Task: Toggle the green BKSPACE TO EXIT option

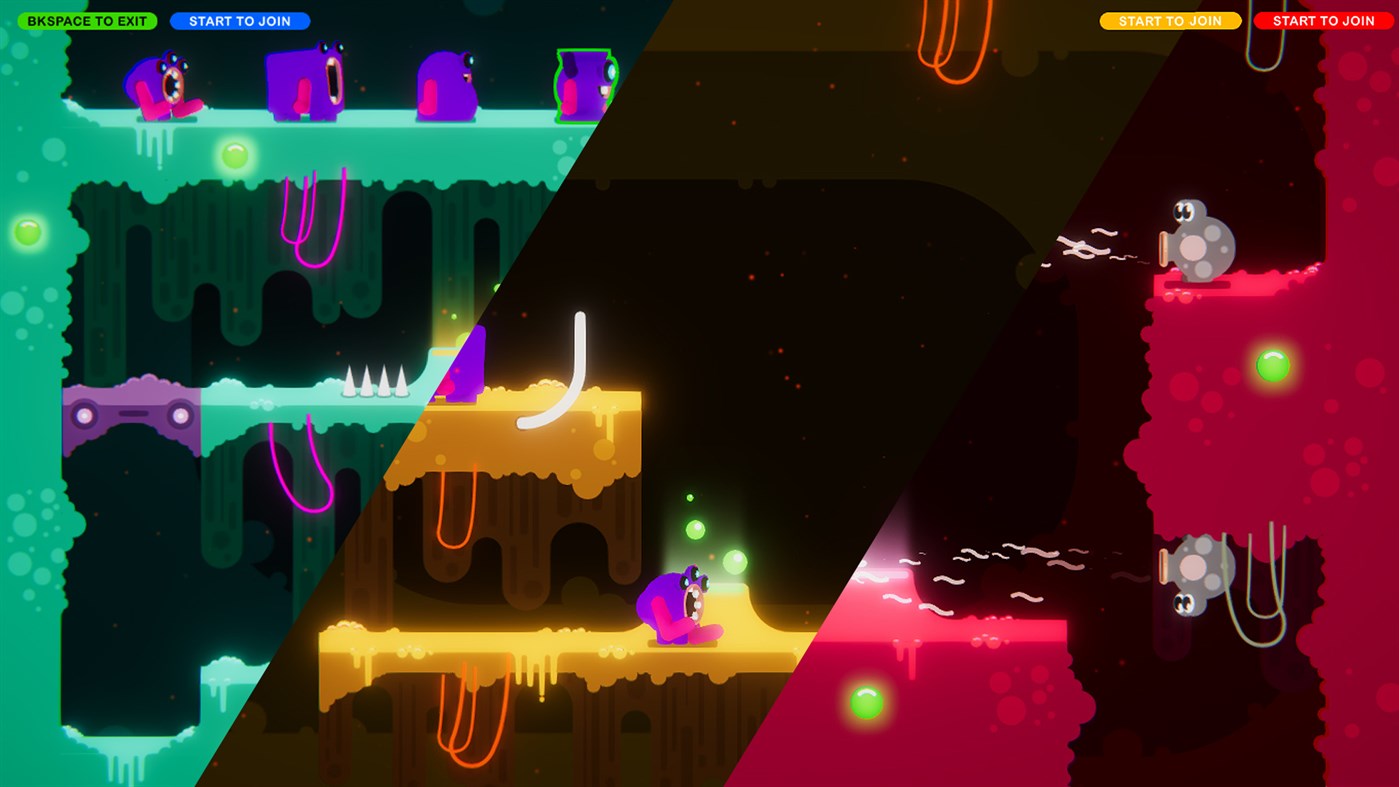Action: (87, 20)
